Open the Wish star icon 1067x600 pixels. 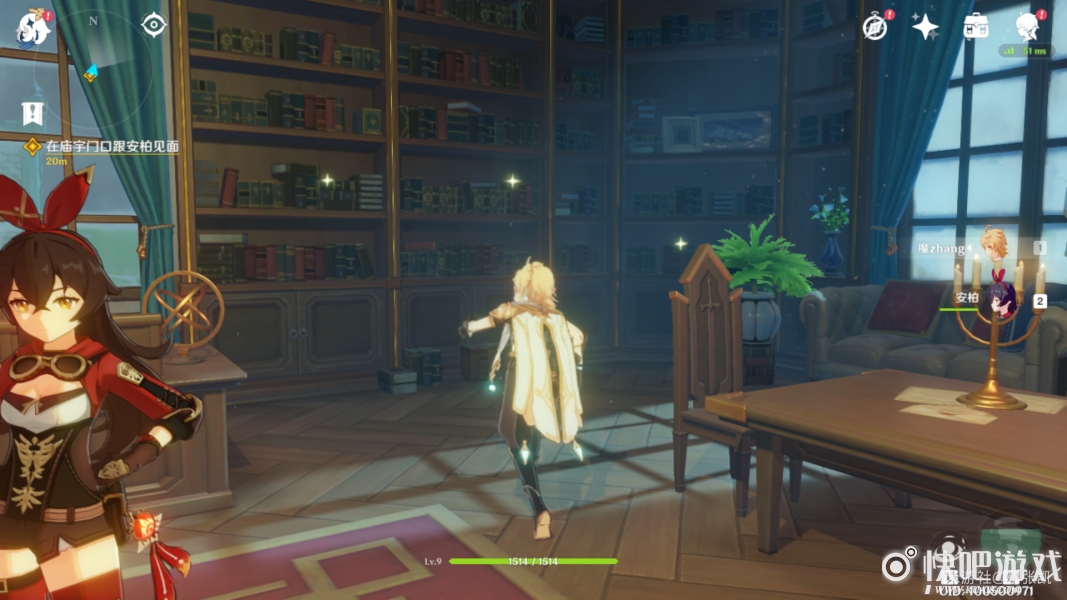point(925,27)
